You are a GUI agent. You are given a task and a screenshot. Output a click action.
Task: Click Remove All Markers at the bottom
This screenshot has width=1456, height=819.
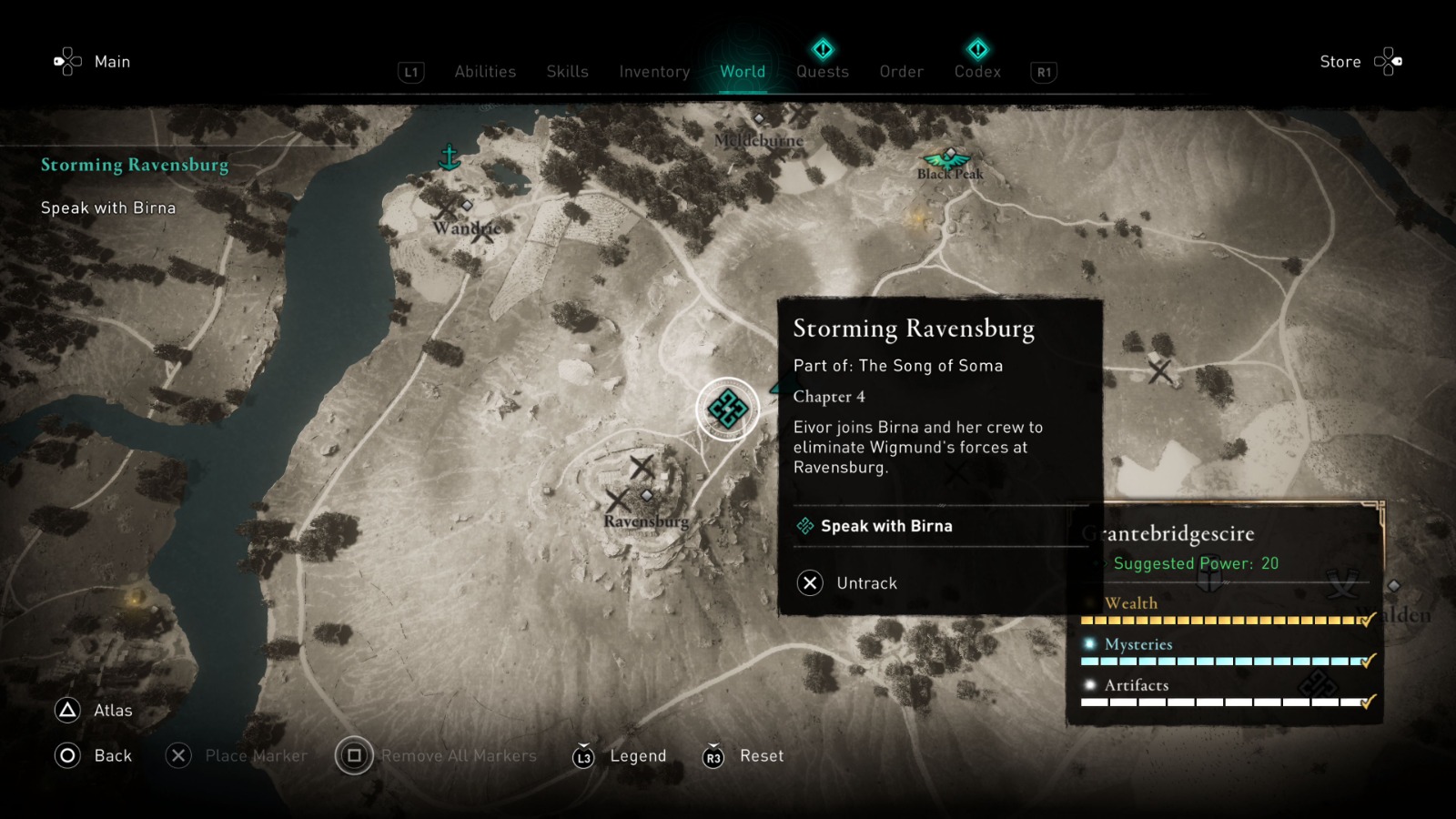point(456,755)
